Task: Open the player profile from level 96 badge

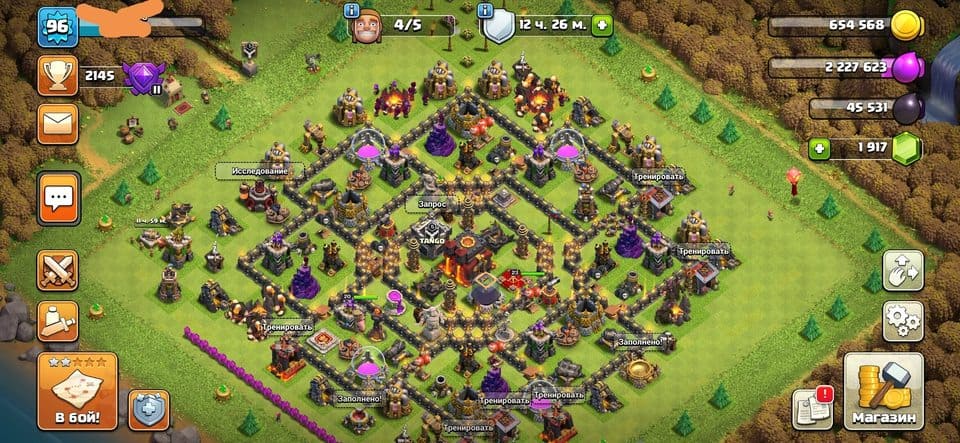Action: [57, 27]
